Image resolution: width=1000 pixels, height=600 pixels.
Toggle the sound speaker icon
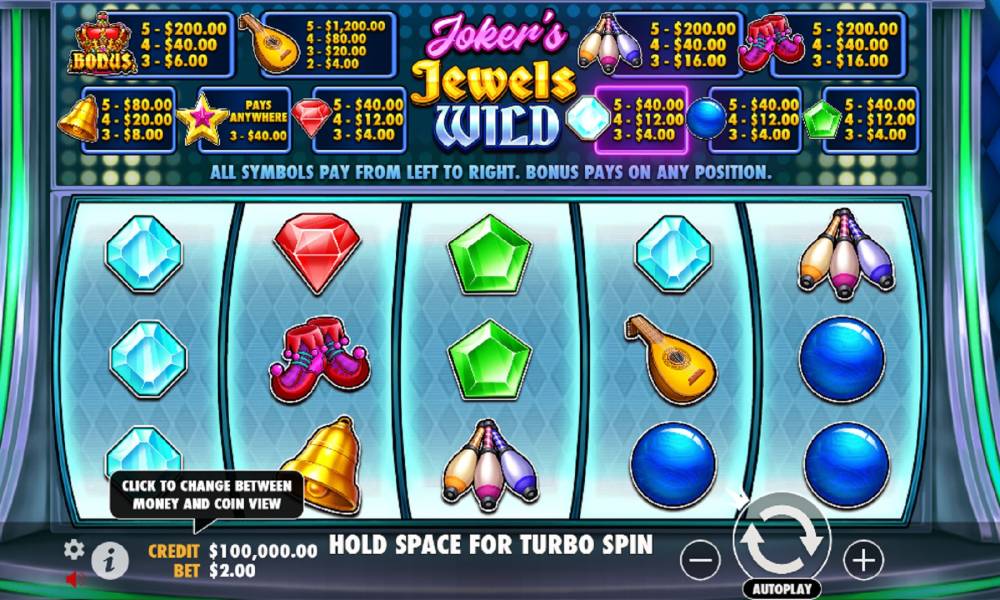(74, 579)
